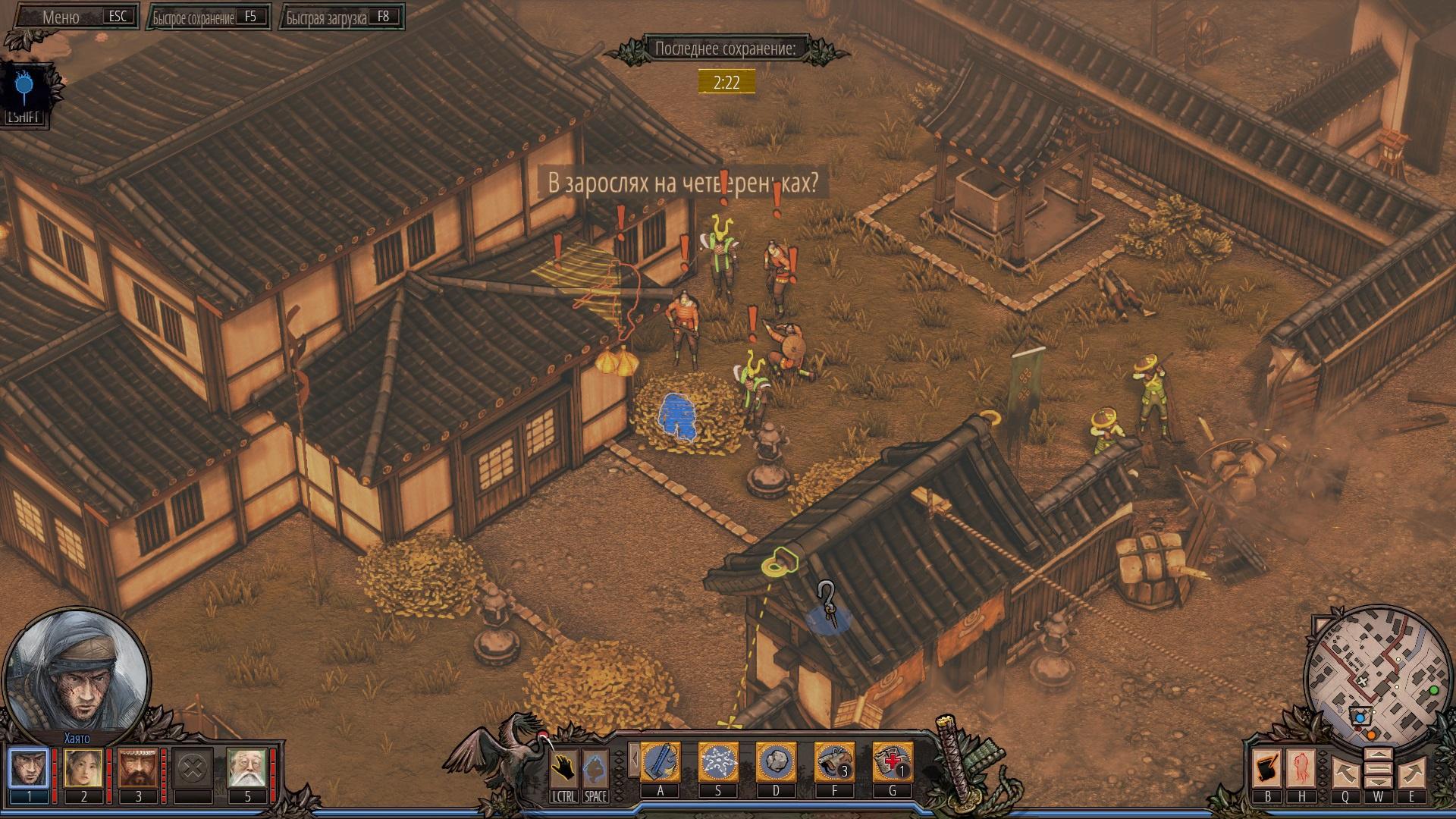The width and height of the screenshot is (1456, 819).
Task: Select the matchlock pistol with 3 shots
Action: (x=834, y=762)
